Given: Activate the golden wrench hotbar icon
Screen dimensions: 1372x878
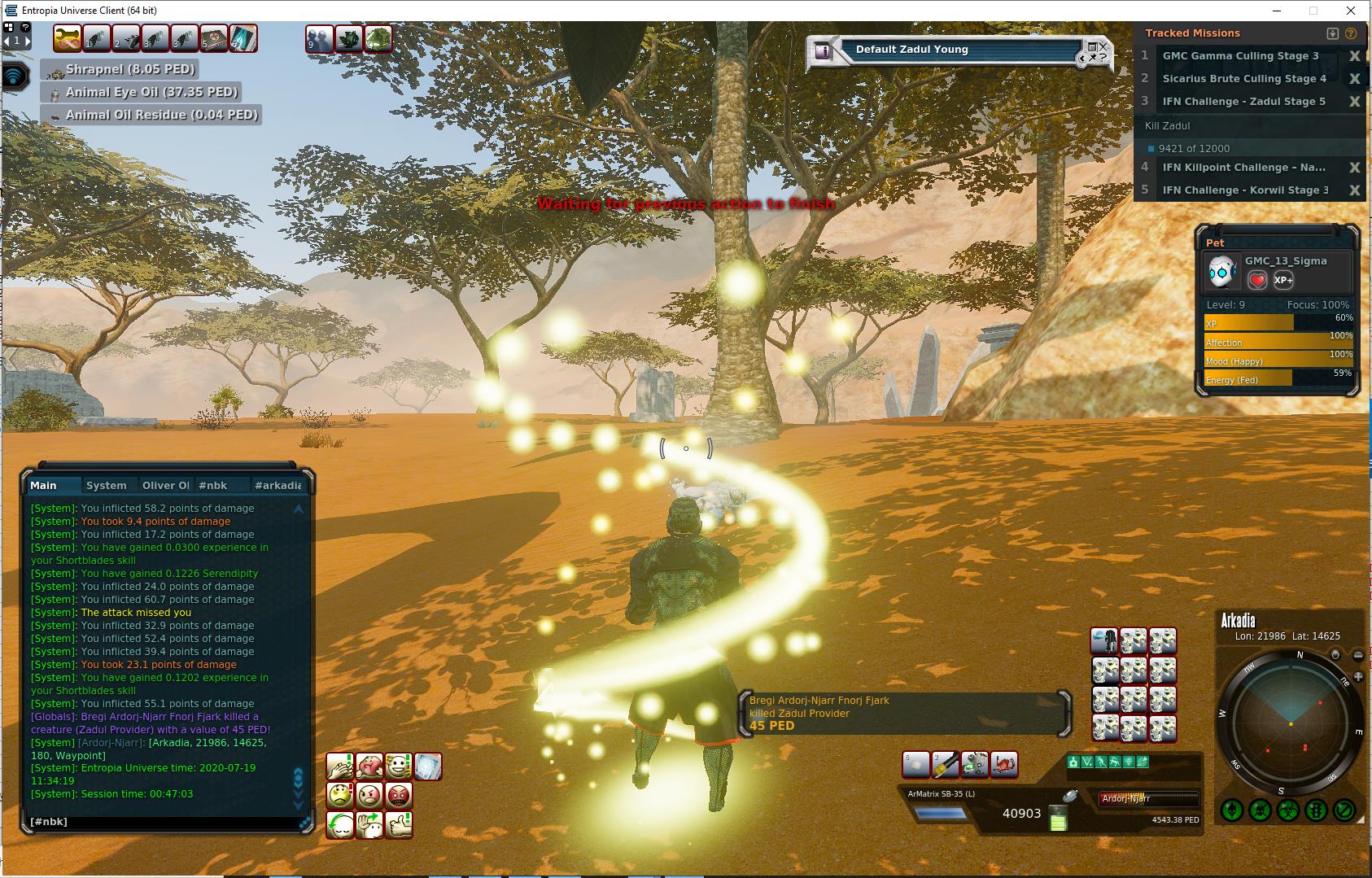Looking at the screenshot, I should 68,38.
